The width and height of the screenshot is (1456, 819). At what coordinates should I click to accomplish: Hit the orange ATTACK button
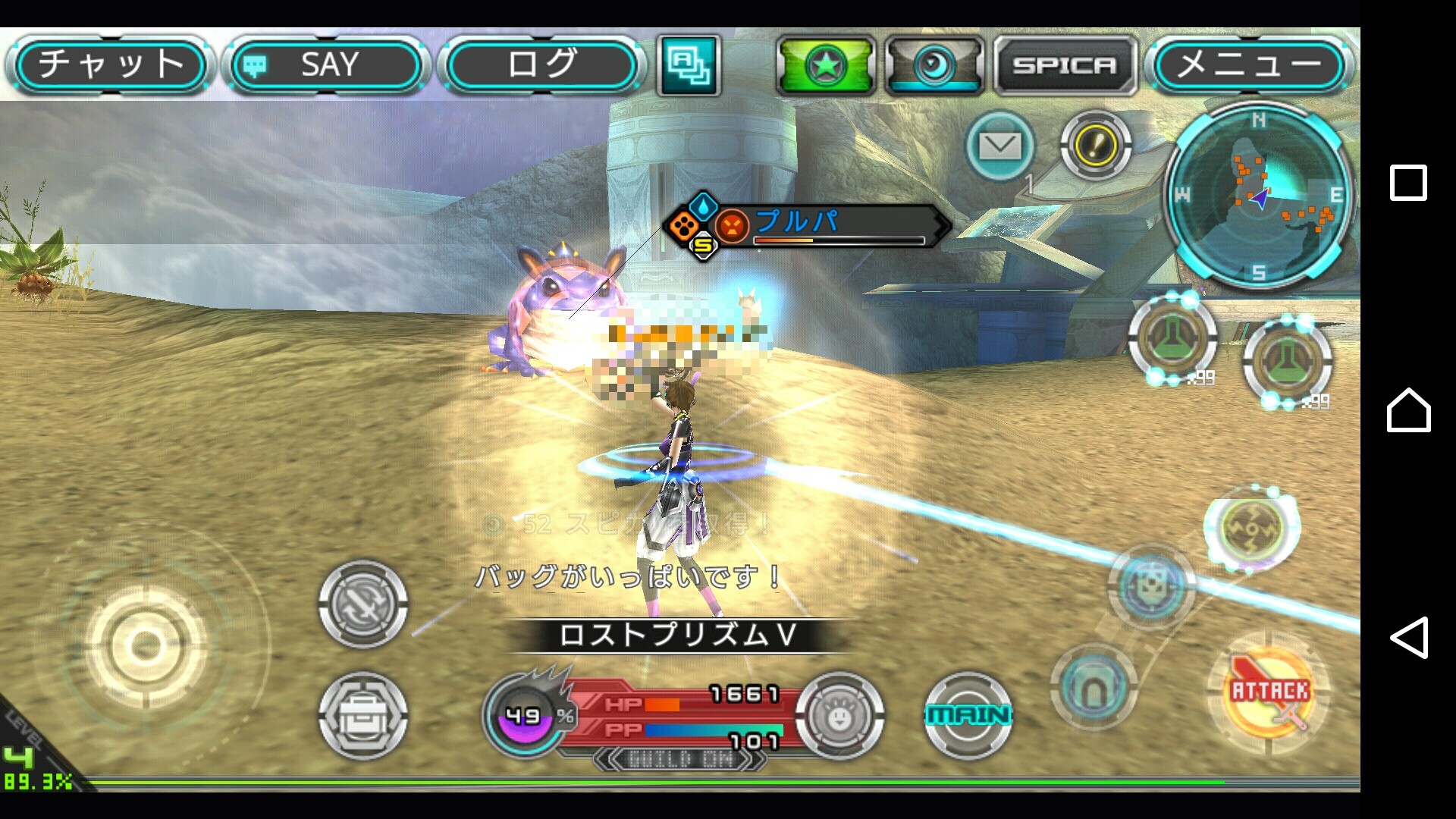(x=1269, y=693)
